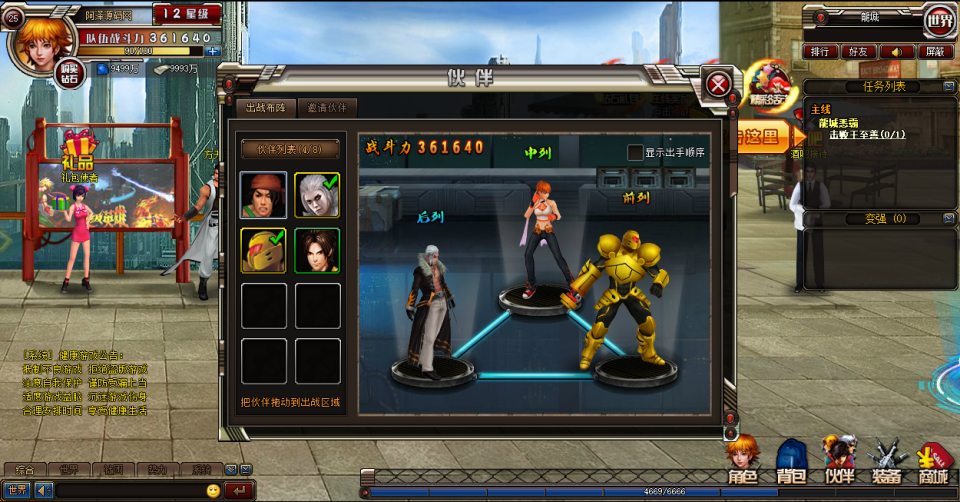Open the 好友 friends list
Viewport: 960px width, 502px height.
(x=859, y=51)
